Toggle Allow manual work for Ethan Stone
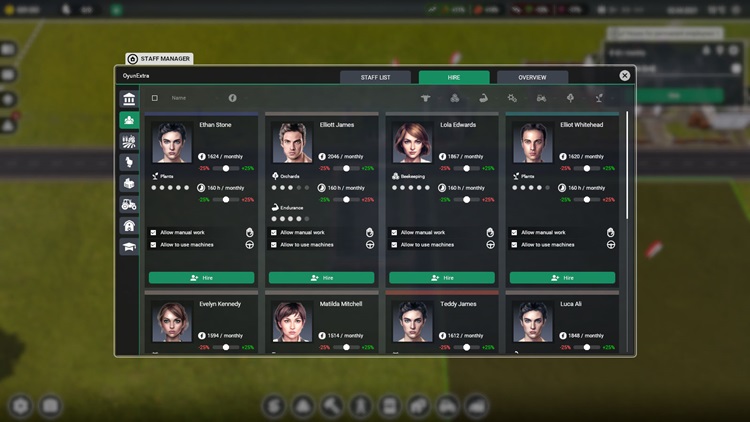Image resolution: width=750 pixels, height=422 pixels. 153,233
